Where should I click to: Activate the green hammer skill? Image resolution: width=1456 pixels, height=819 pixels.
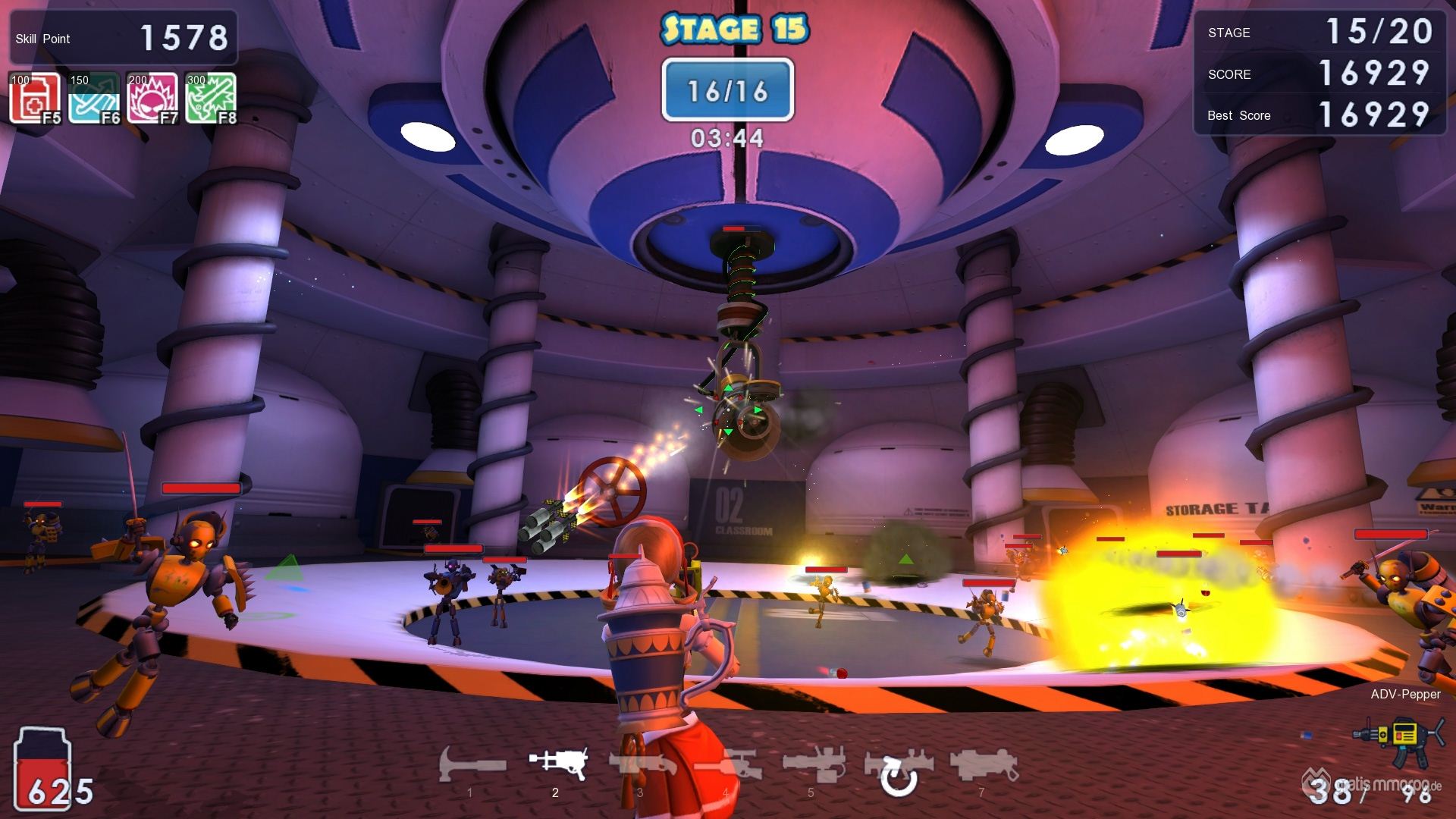210,98
